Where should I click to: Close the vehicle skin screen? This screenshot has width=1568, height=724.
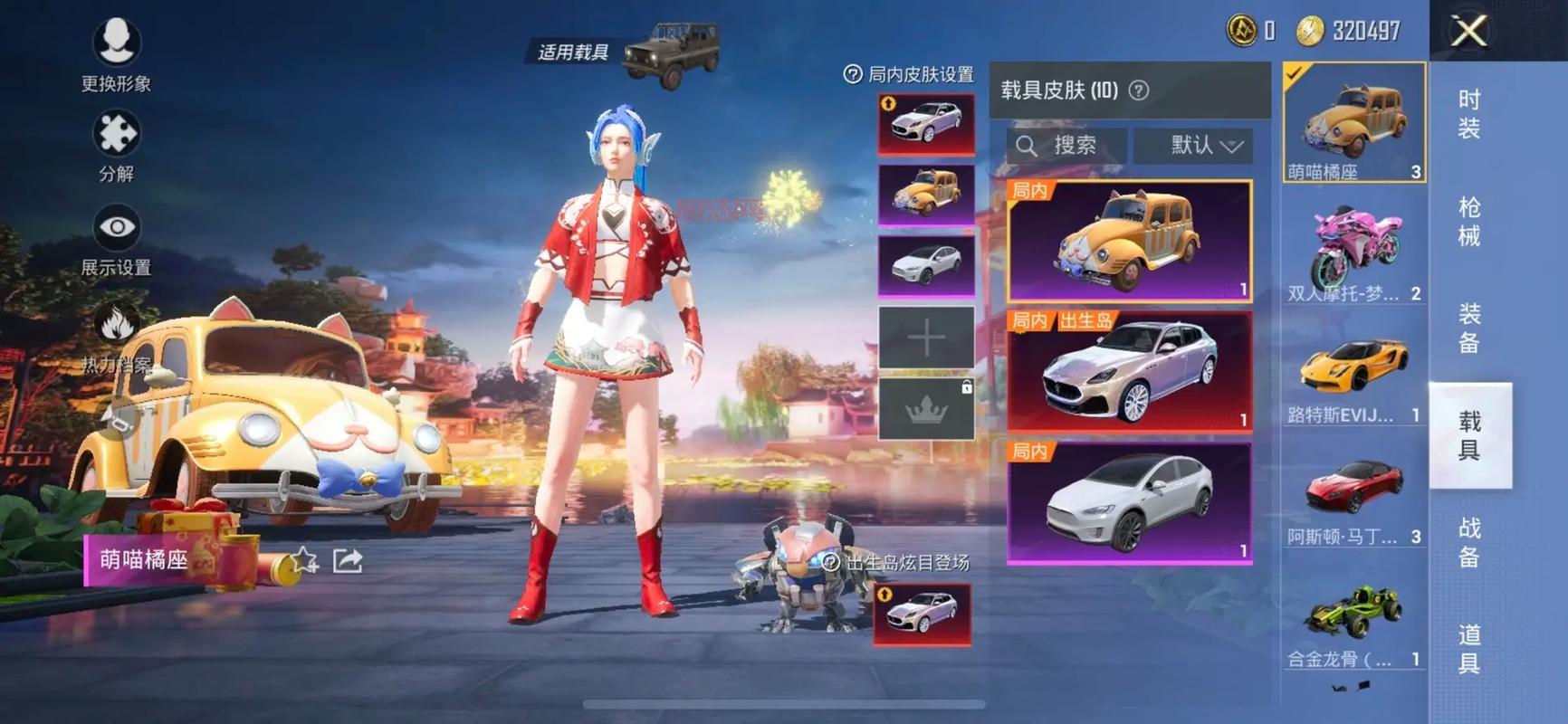click(1468, 32)
